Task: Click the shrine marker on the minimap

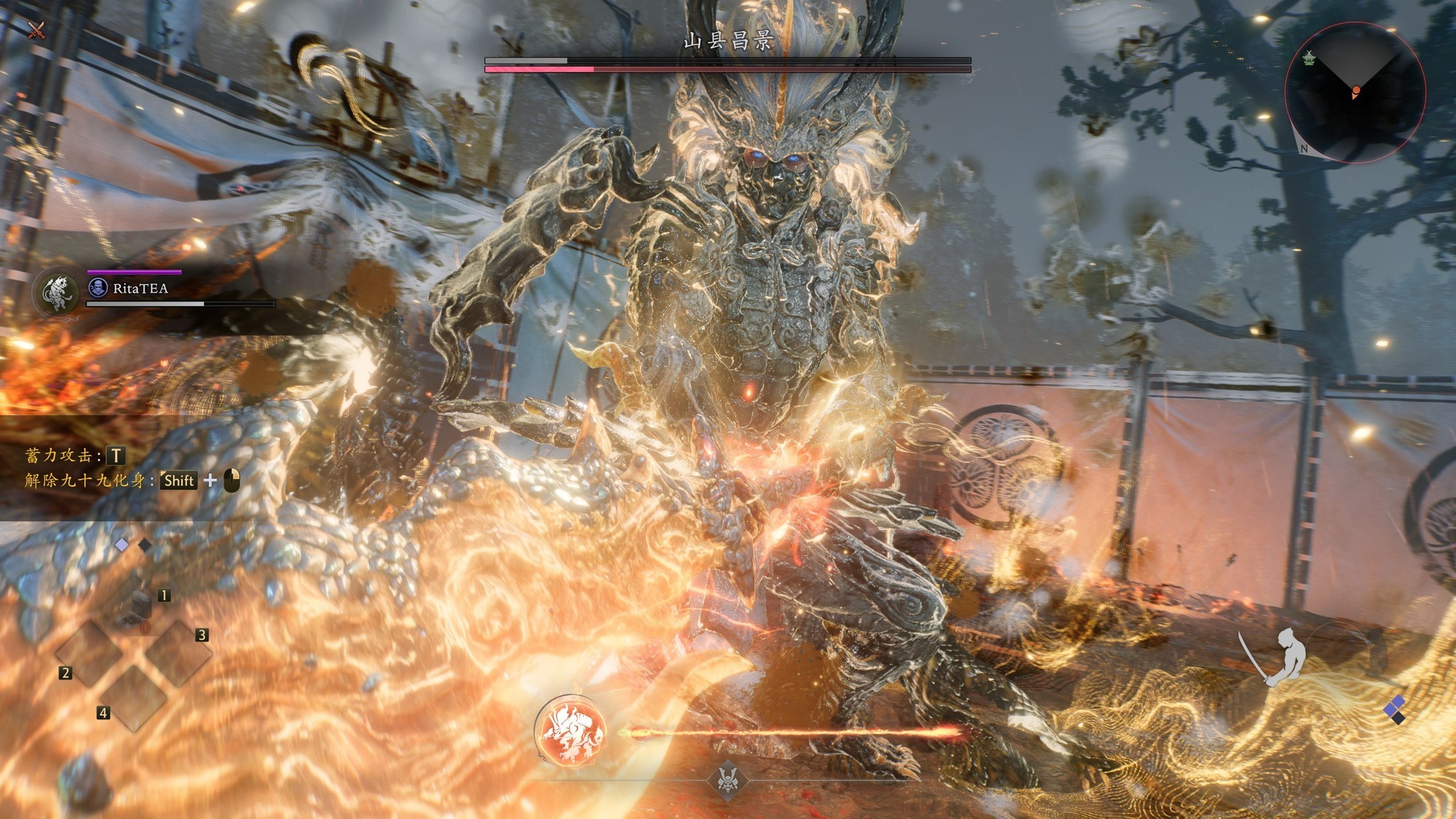Action: point(1309,58)
